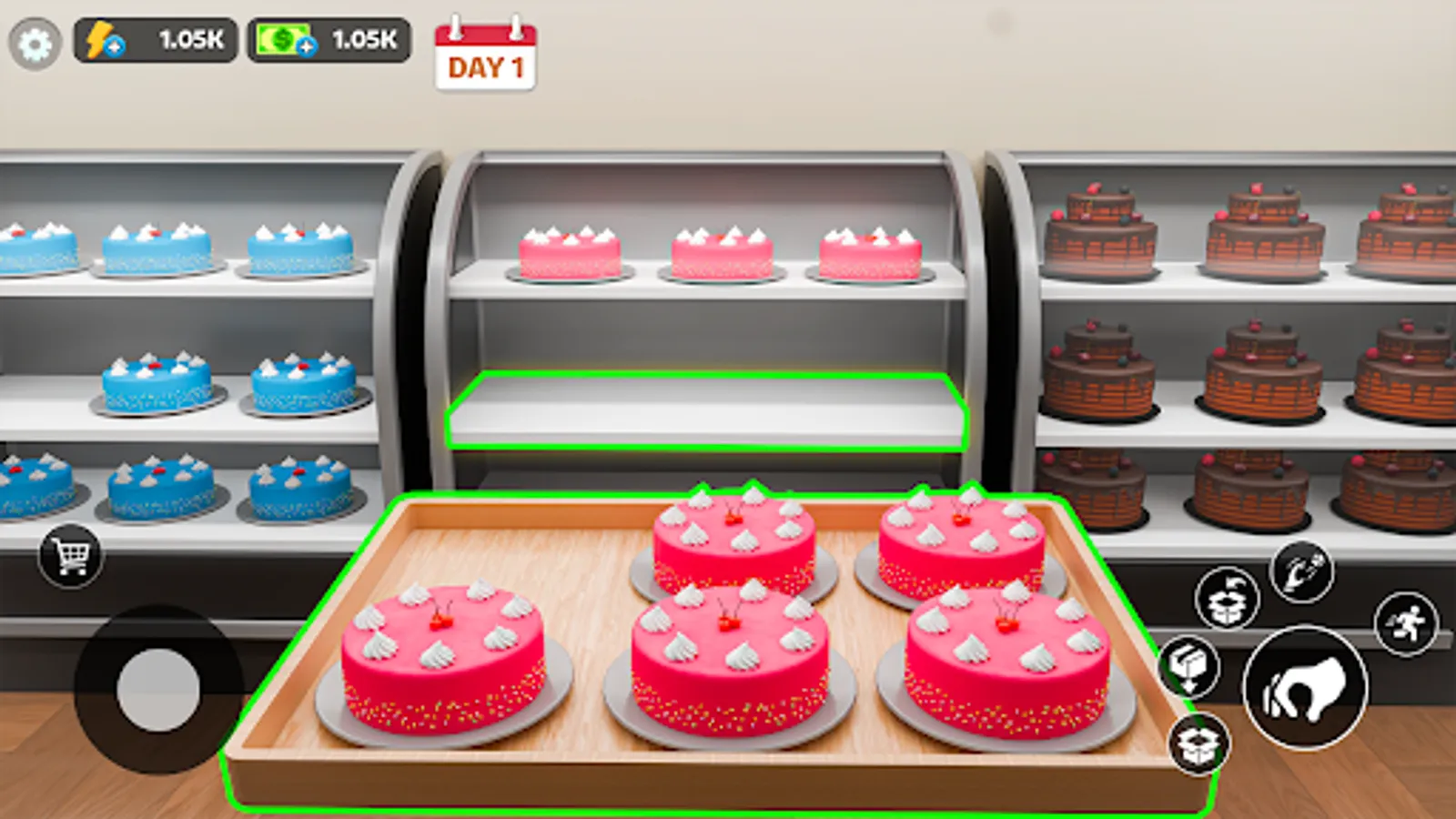Viewport: 1456px width, 819px height.
Task: Select the green highlighted empty shelf
Action: point(705,409)
